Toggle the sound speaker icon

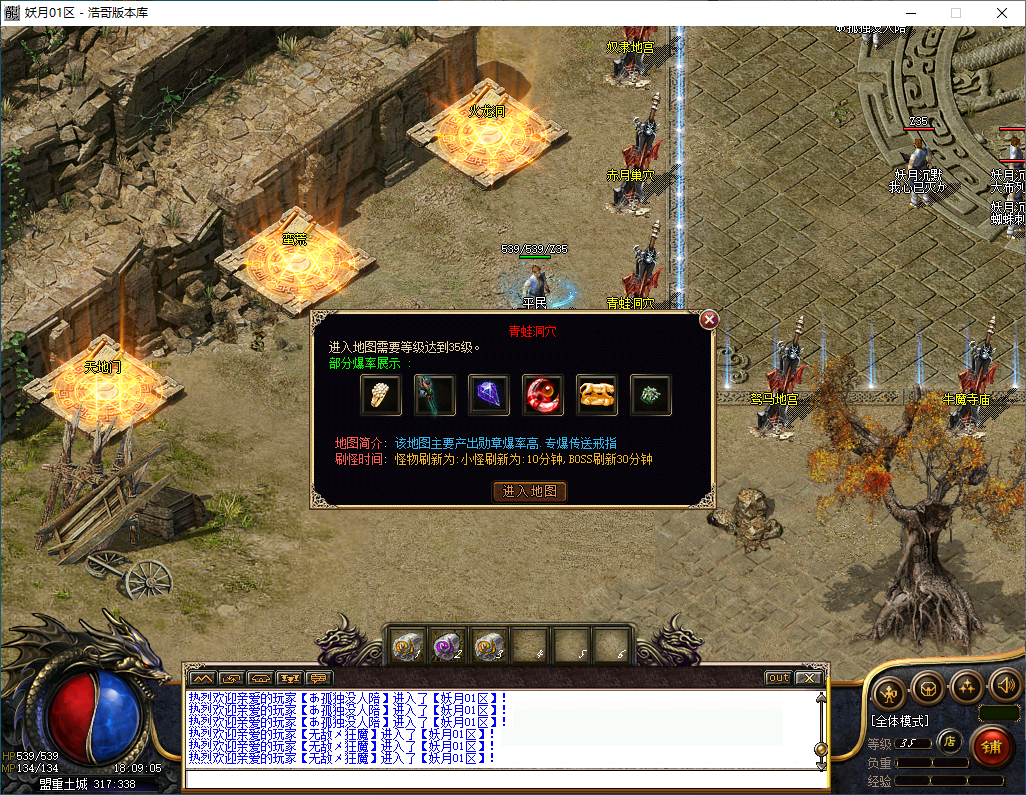pos(1005,687)
